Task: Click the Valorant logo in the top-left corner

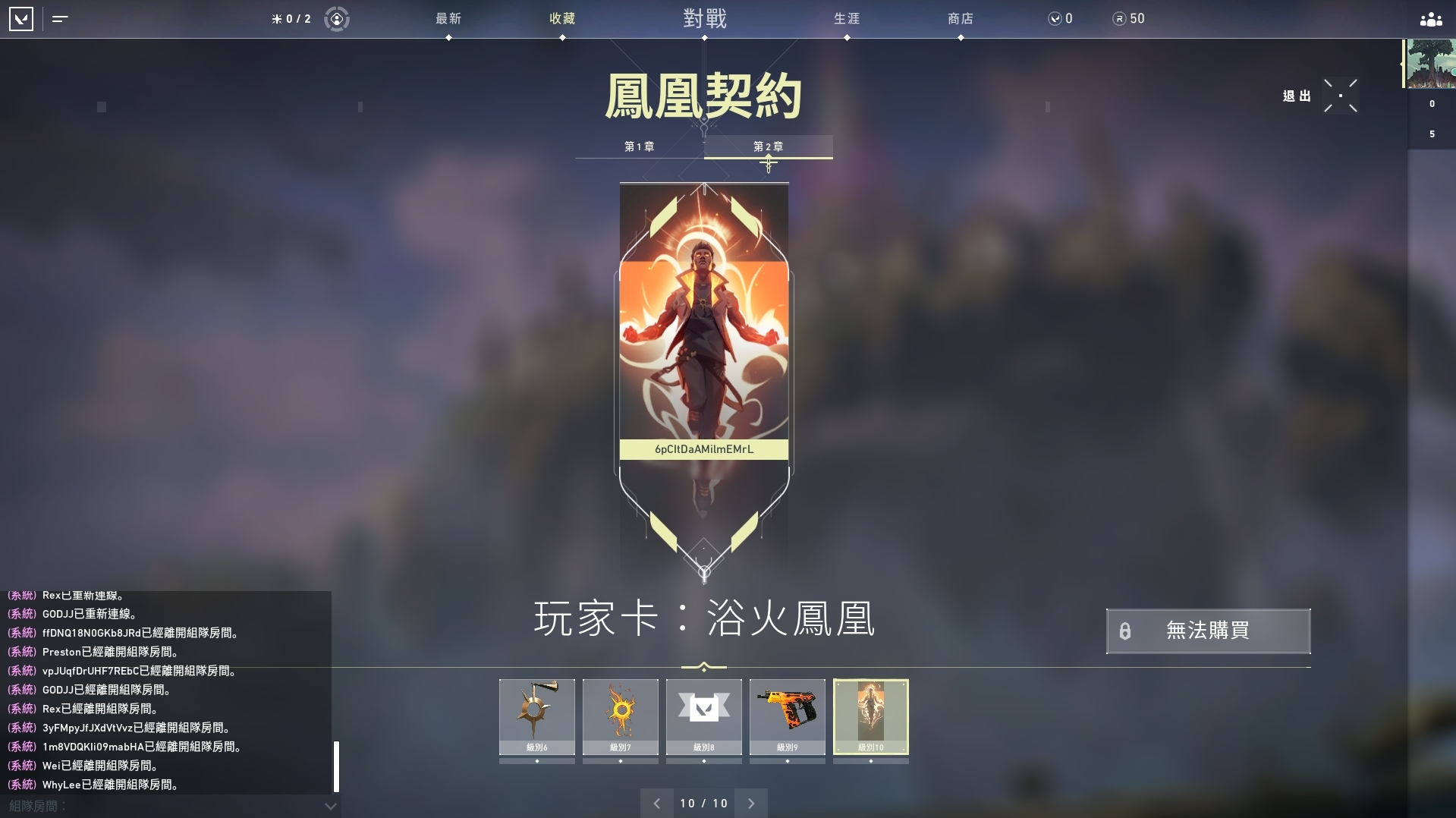Action: (22, 19)
